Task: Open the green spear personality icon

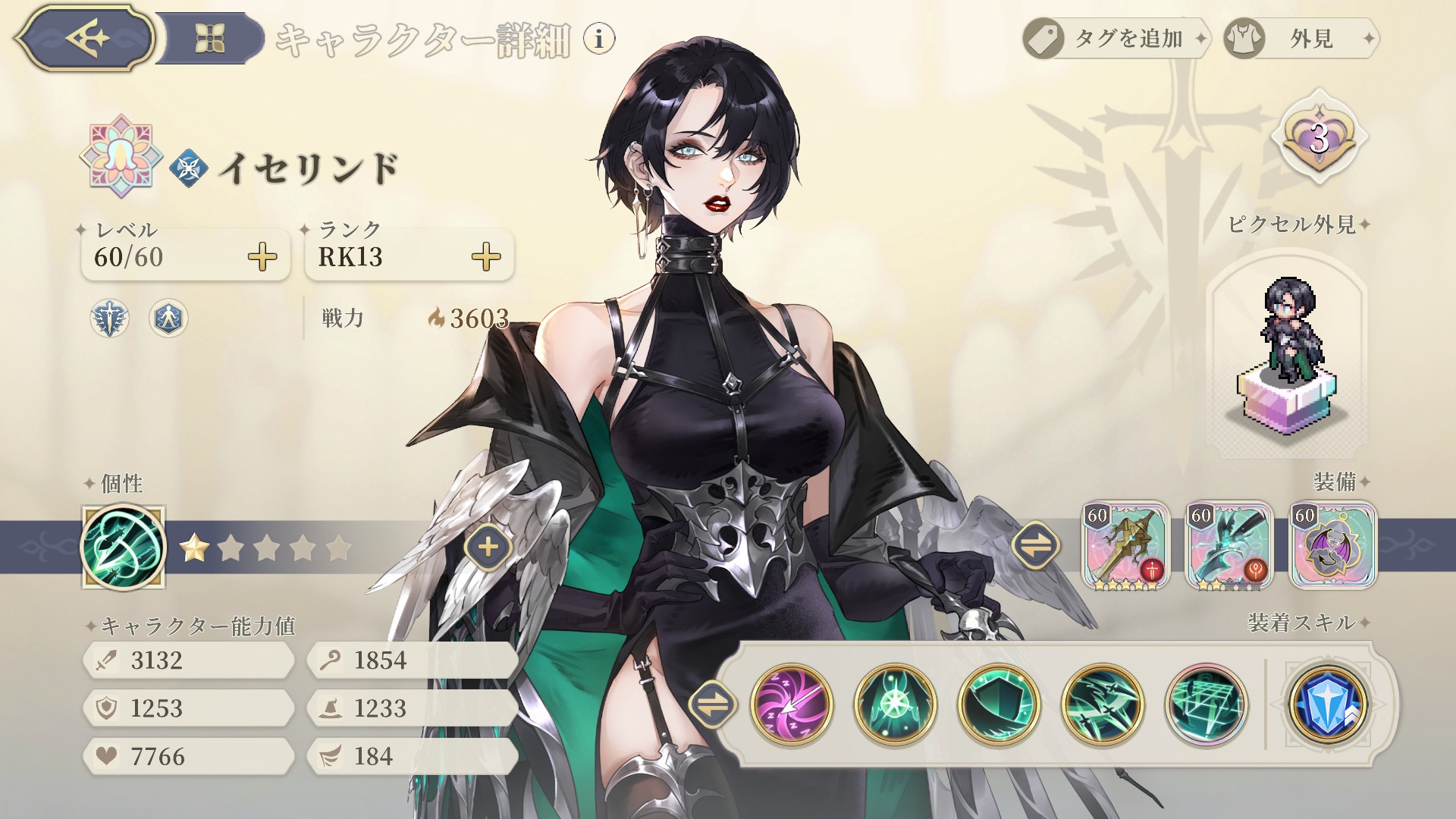Action: point(123,548)
